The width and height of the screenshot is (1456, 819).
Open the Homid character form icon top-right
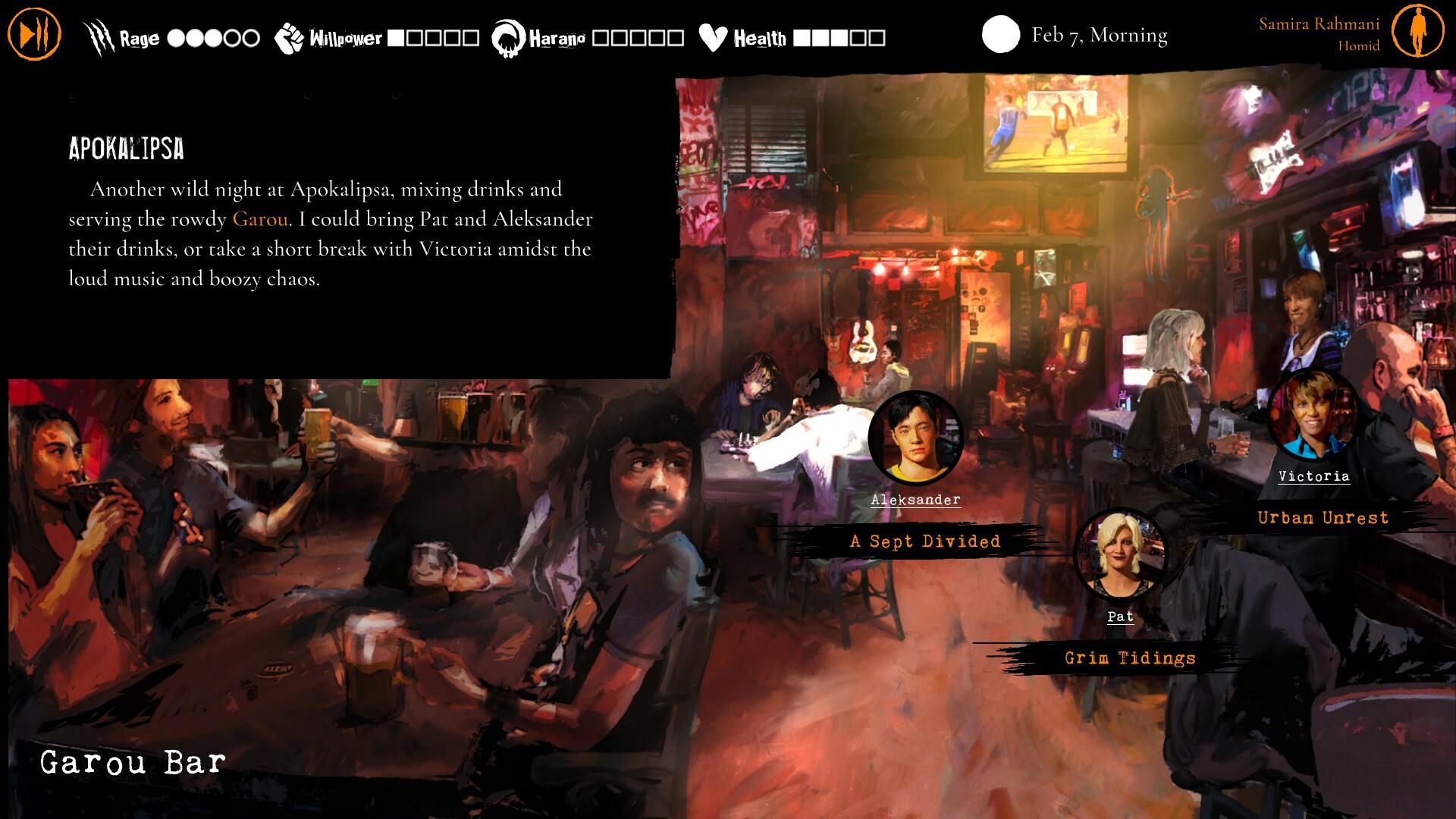click(1420, 32)
